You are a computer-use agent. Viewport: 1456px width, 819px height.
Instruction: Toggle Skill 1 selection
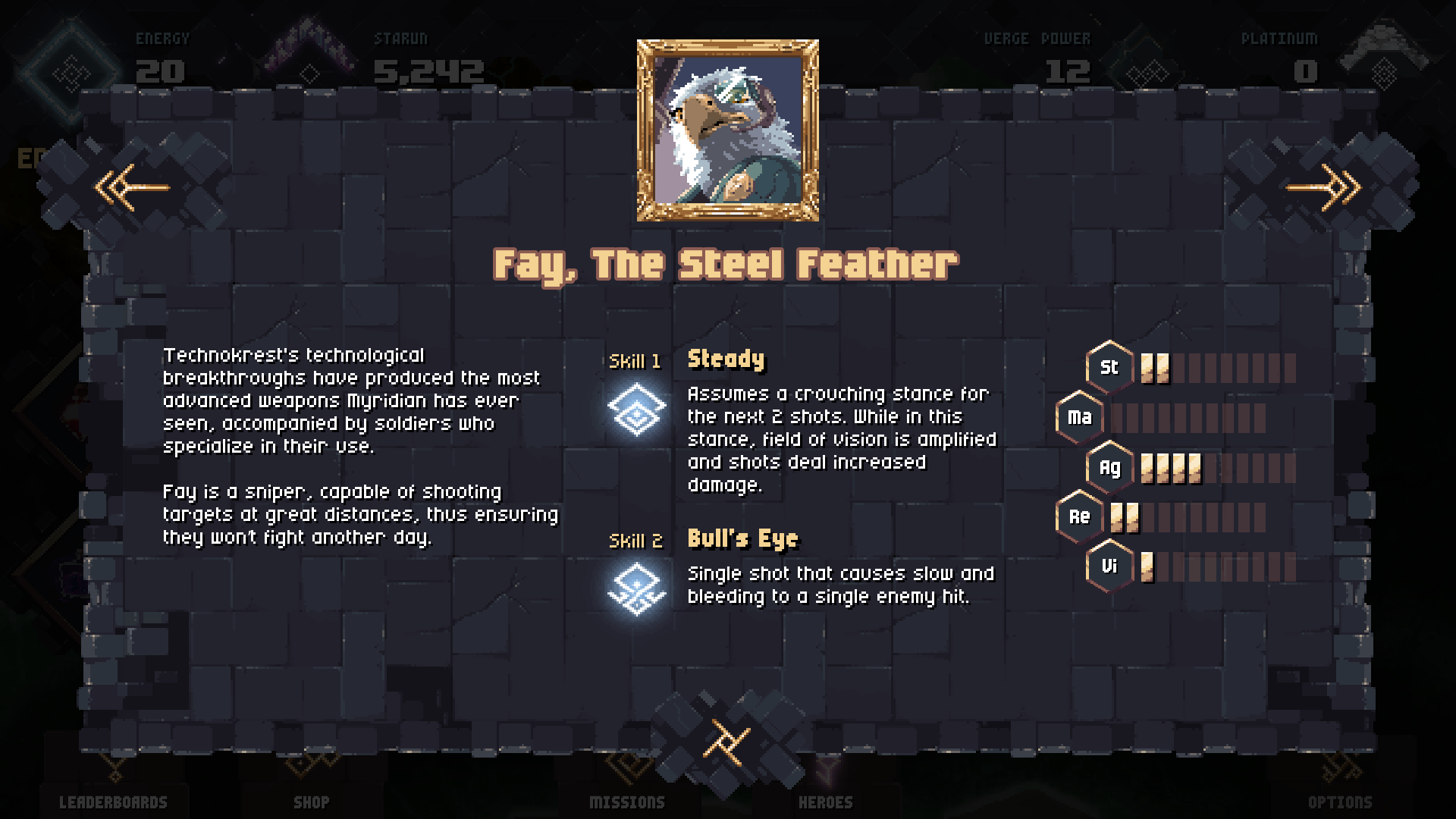click(x=635, y=362)
